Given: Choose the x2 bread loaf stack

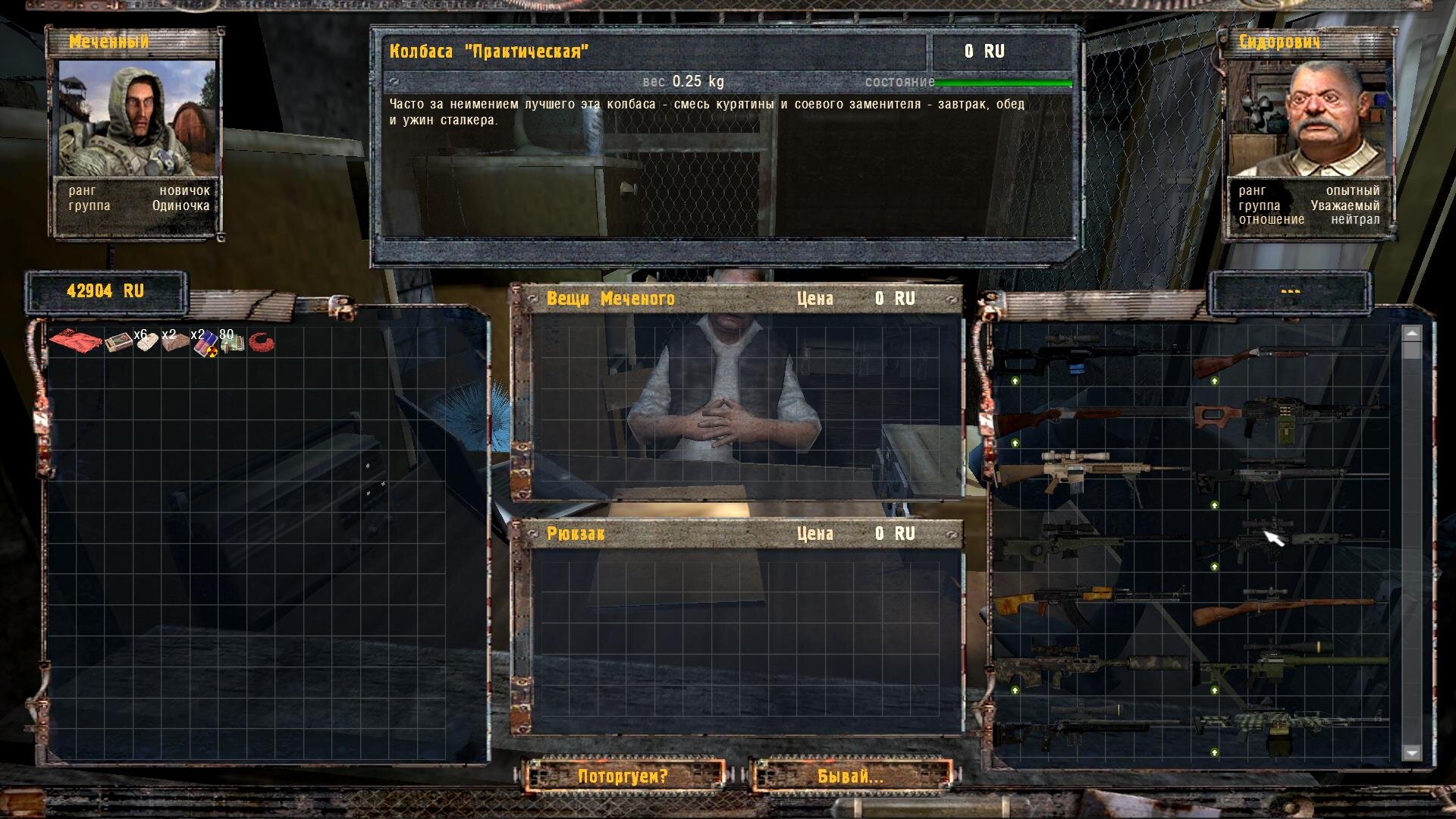Looking at the screenshot, I should tap(175, 343).
